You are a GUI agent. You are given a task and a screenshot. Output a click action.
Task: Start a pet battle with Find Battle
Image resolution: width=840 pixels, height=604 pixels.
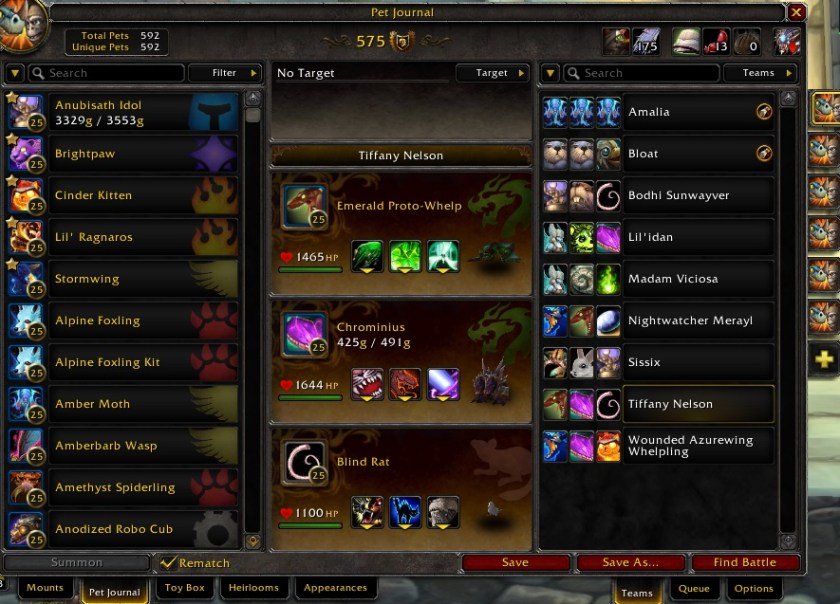(744, 563)
